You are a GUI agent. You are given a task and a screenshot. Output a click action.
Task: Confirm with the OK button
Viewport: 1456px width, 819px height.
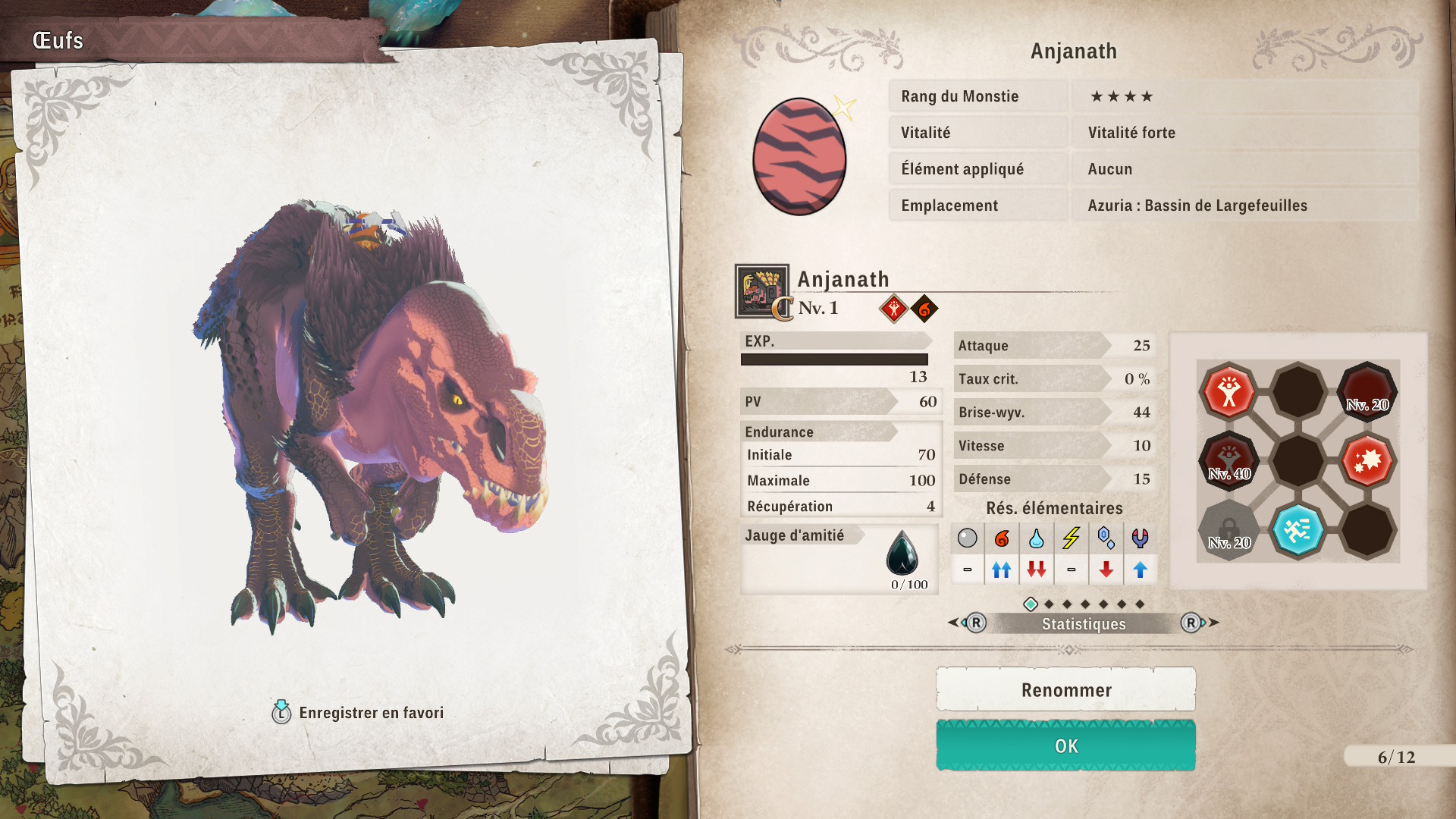[x=1065, y=745]
